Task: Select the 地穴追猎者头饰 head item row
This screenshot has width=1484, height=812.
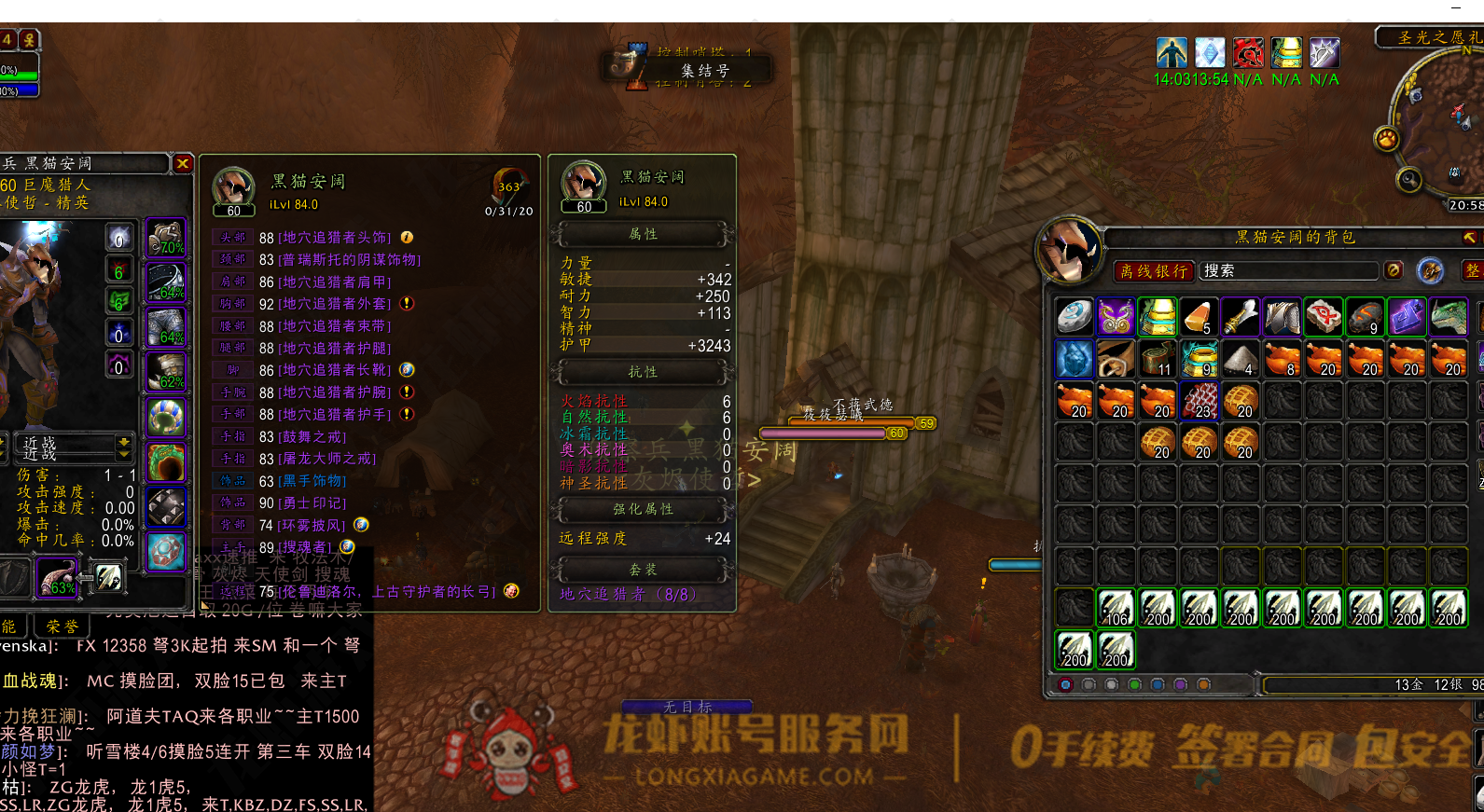Action: (334, 238)
